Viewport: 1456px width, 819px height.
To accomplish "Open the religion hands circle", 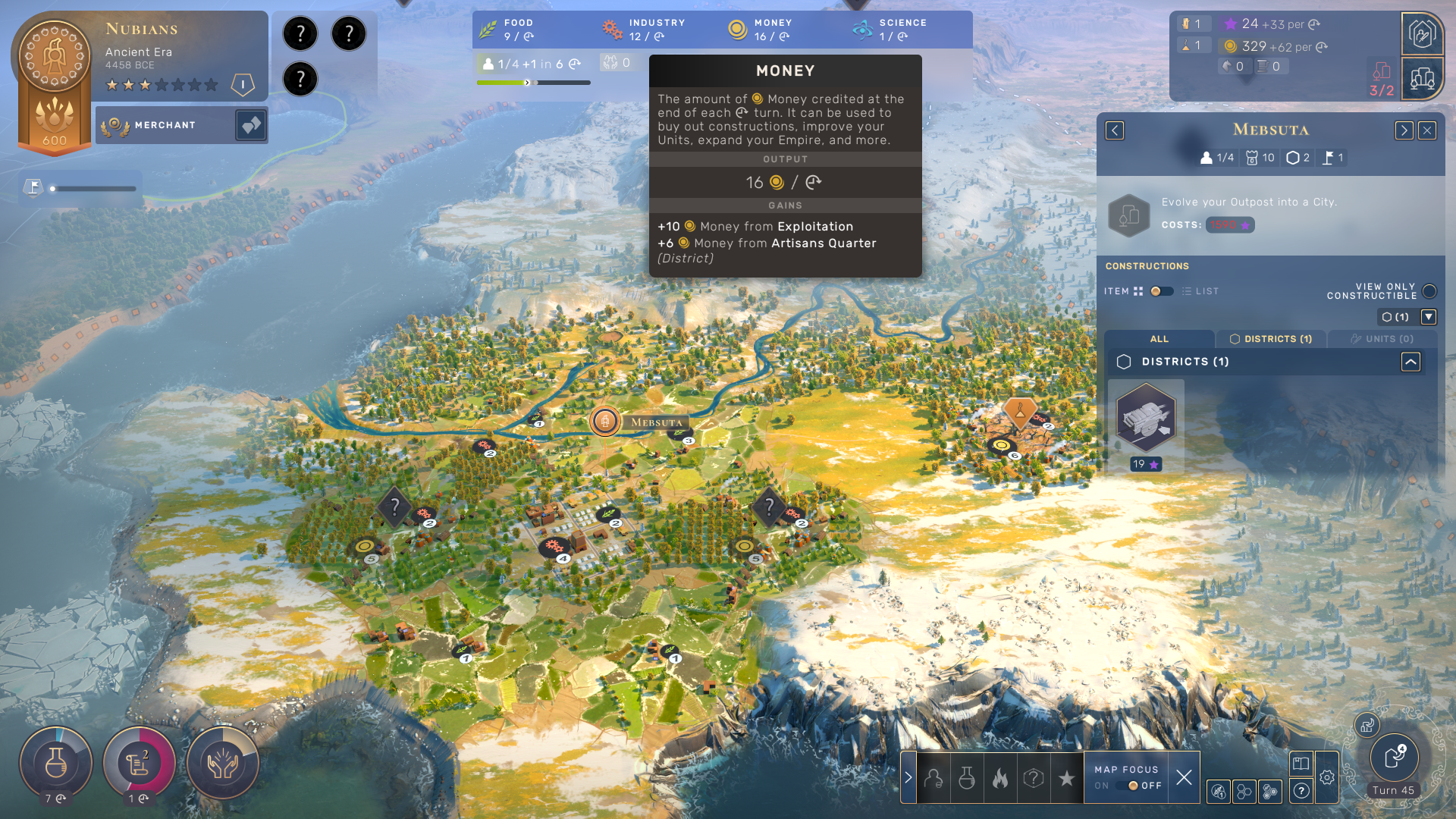I will pos(223,764).
